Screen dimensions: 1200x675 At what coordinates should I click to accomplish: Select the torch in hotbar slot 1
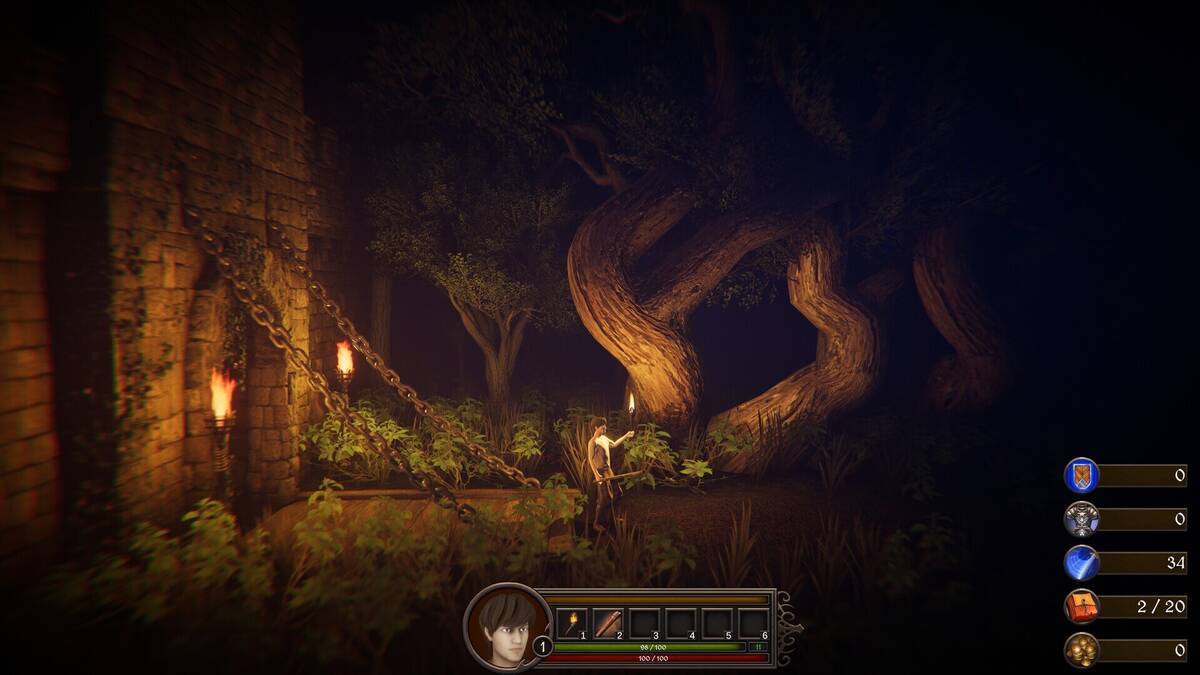571,623
